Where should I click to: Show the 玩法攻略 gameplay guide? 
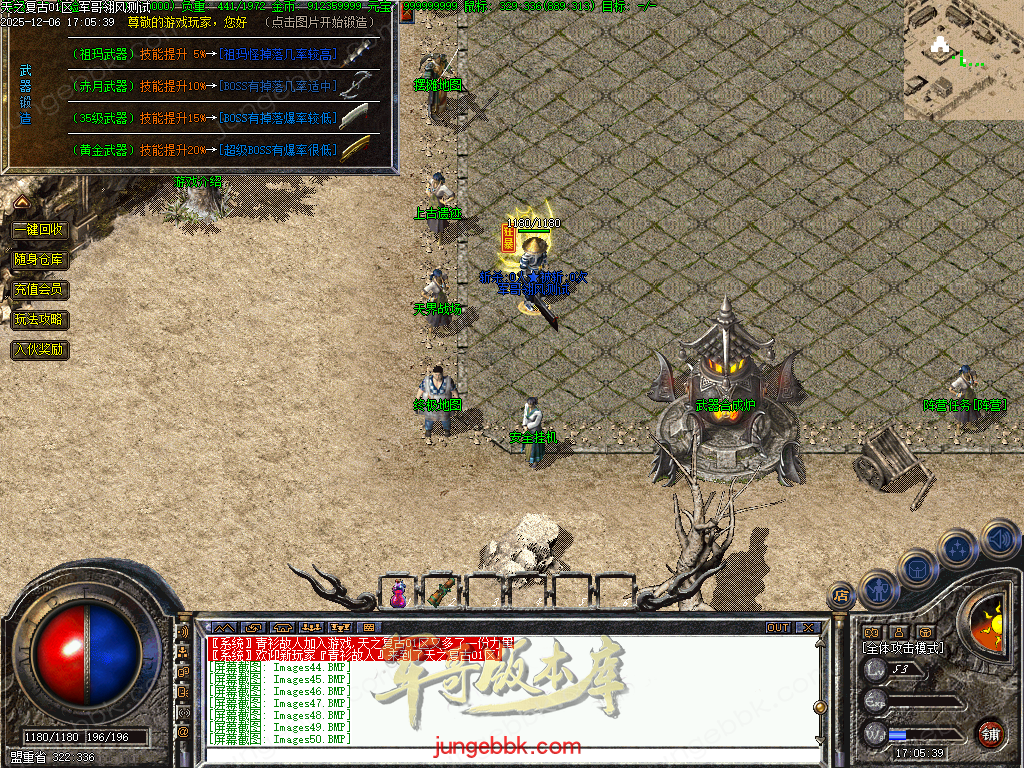[x=39, y=320]
